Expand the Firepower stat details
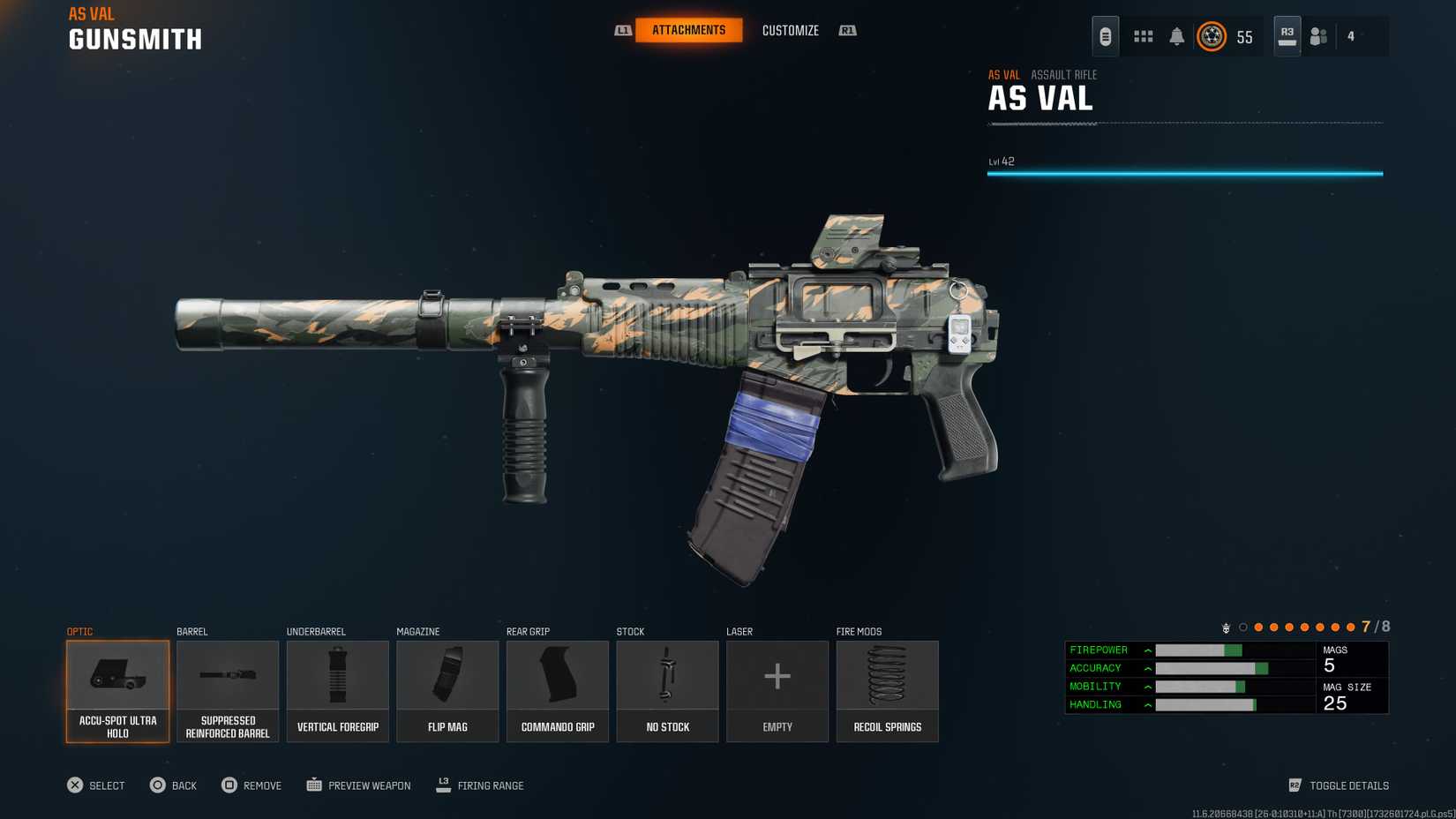 pos(1146,650)
